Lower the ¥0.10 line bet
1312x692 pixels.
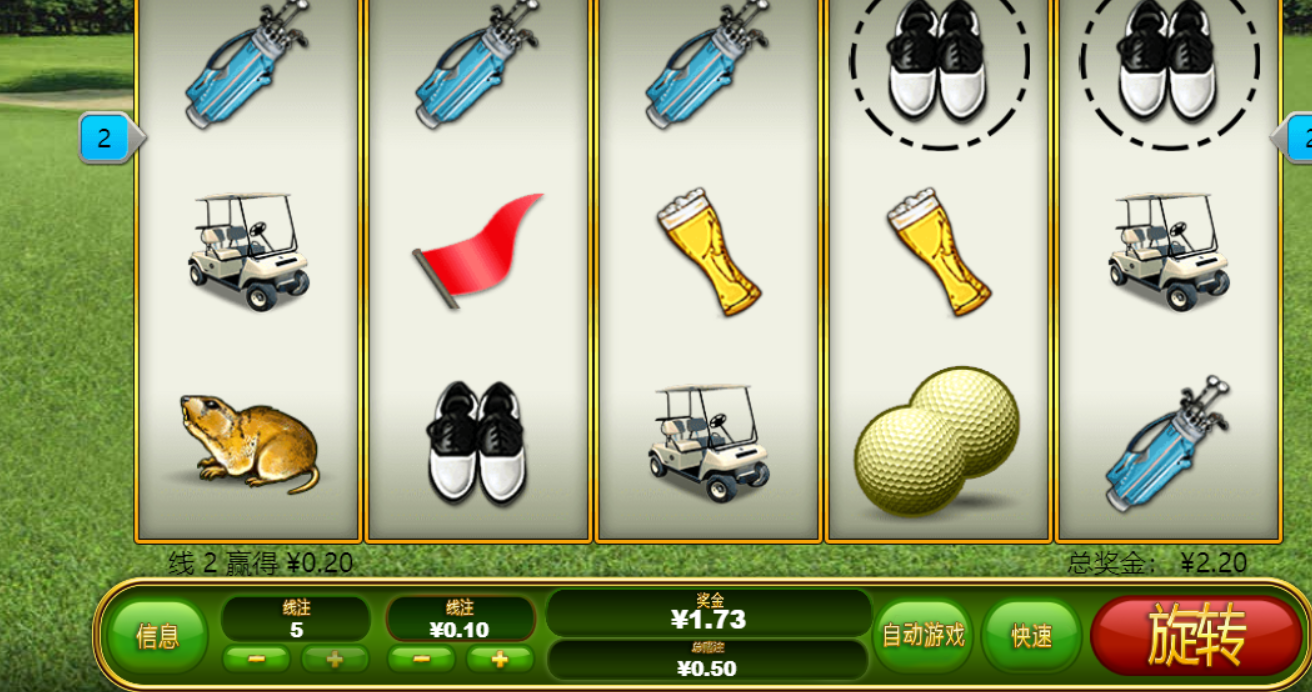tap(421, 660)
